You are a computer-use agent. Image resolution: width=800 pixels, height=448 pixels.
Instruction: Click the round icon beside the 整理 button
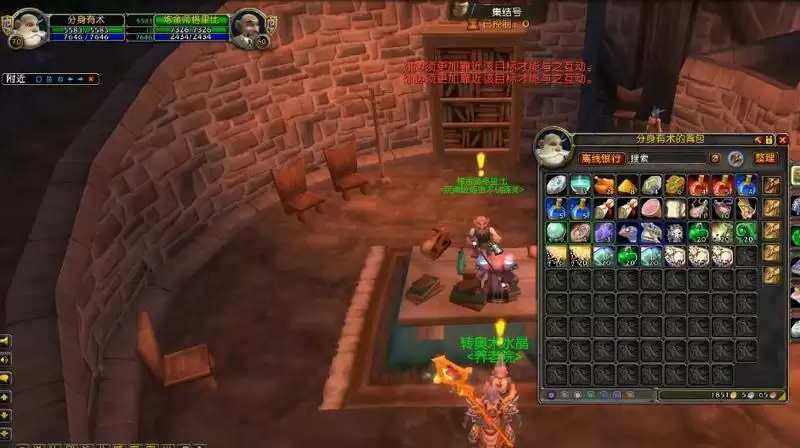point(735,158)
